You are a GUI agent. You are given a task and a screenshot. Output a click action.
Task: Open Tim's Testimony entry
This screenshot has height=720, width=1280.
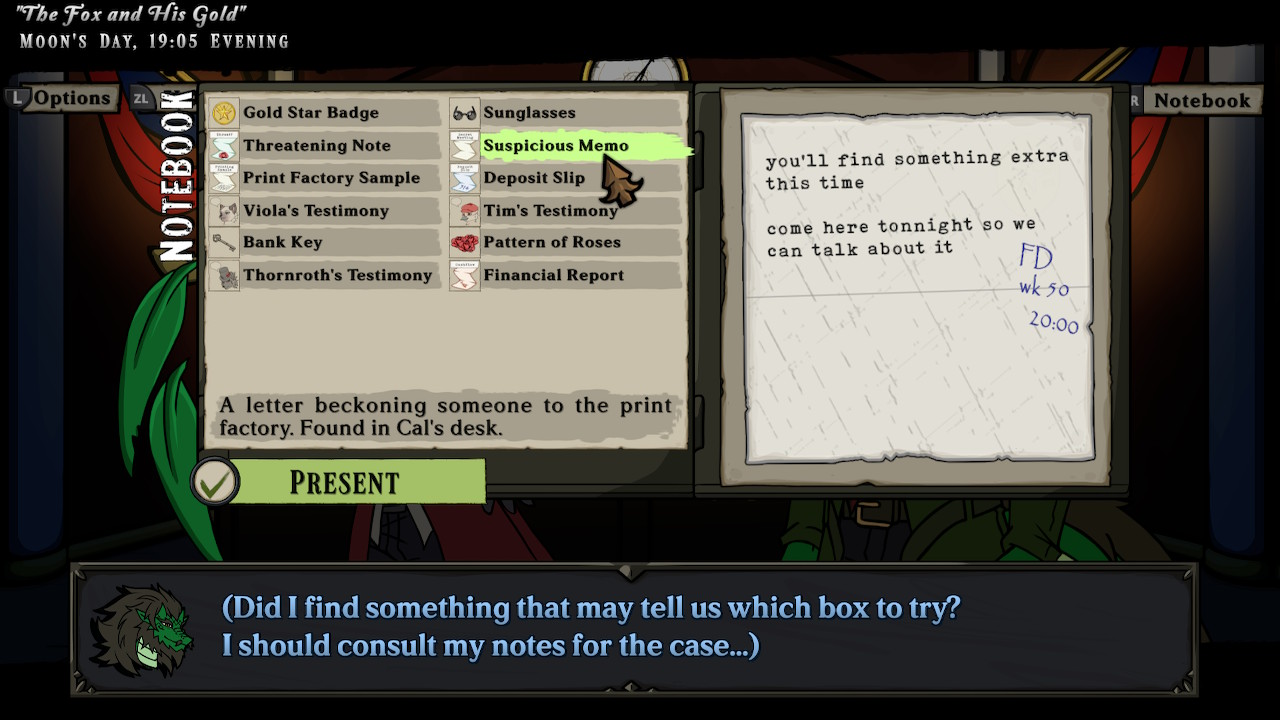point(550,211)
